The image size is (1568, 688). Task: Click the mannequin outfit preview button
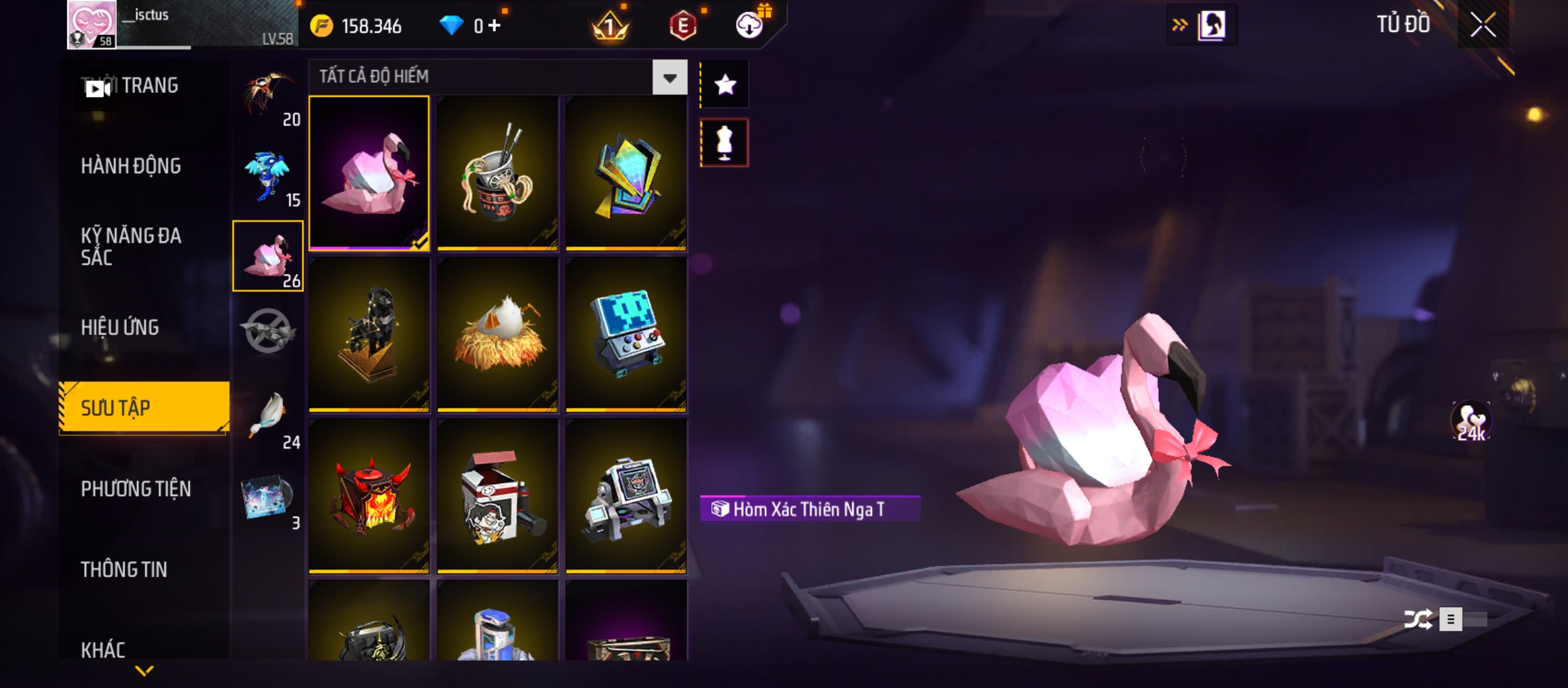725,143
